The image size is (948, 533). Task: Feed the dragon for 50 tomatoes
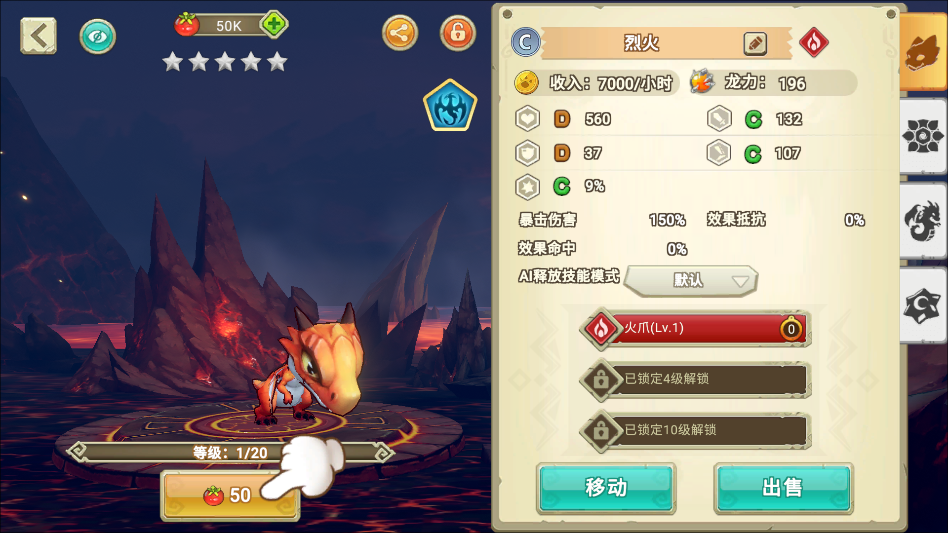[x=230, y=495]
